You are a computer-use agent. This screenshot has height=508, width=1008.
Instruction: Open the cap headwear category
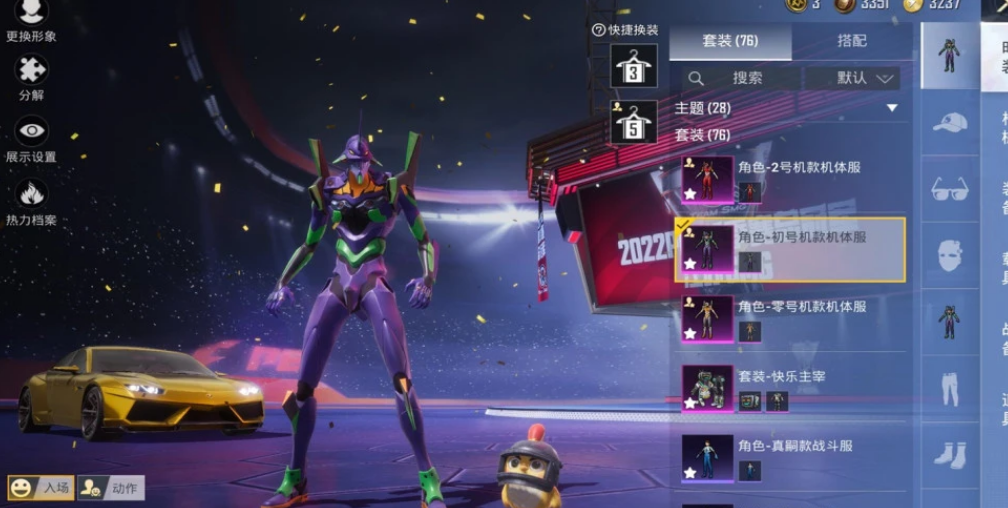point(949,122)
